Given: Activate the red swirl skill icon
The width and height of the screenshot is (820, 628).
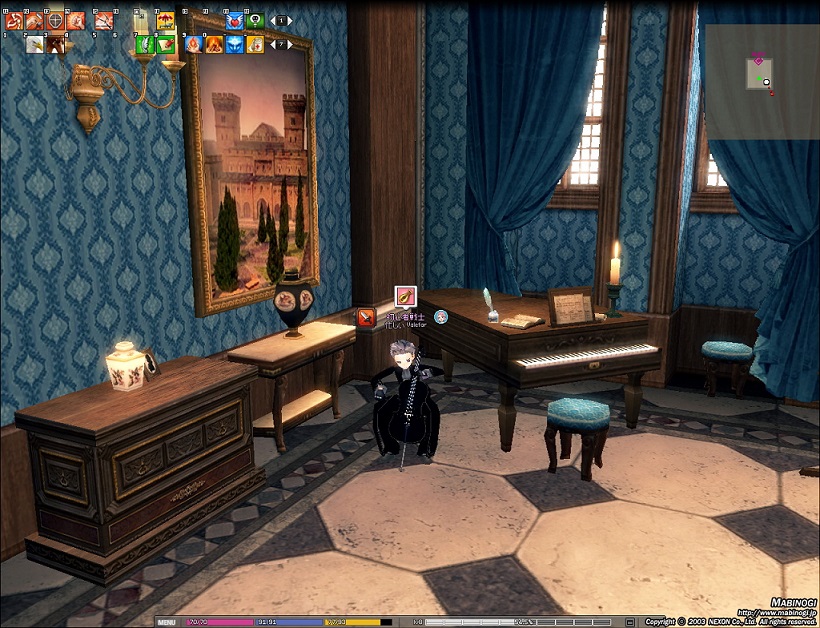Looking at the screenshot, I should click(14, 19).
